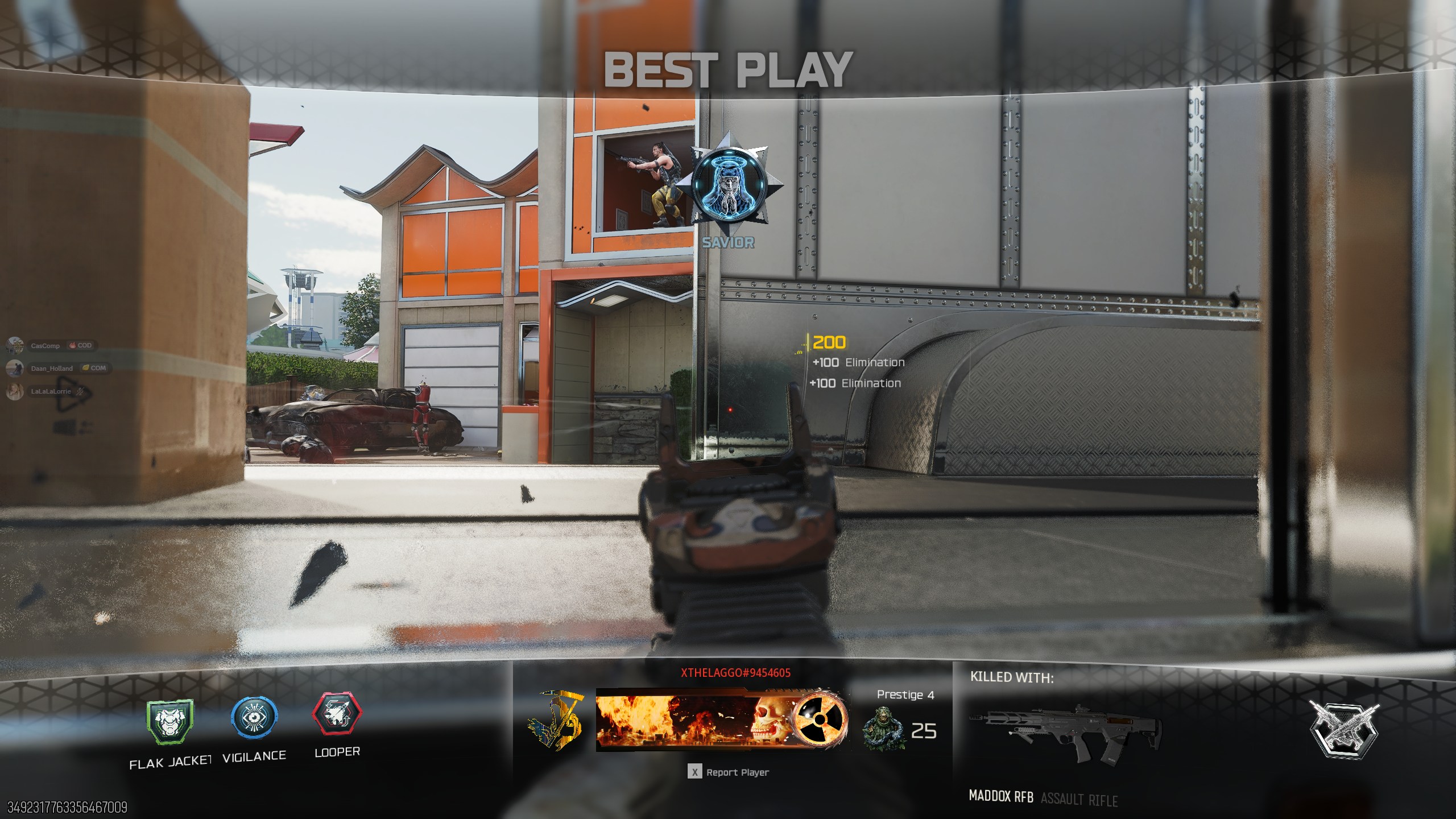
Task: Click the crossed rifles specialty icon
Action: click(1343, 729)
